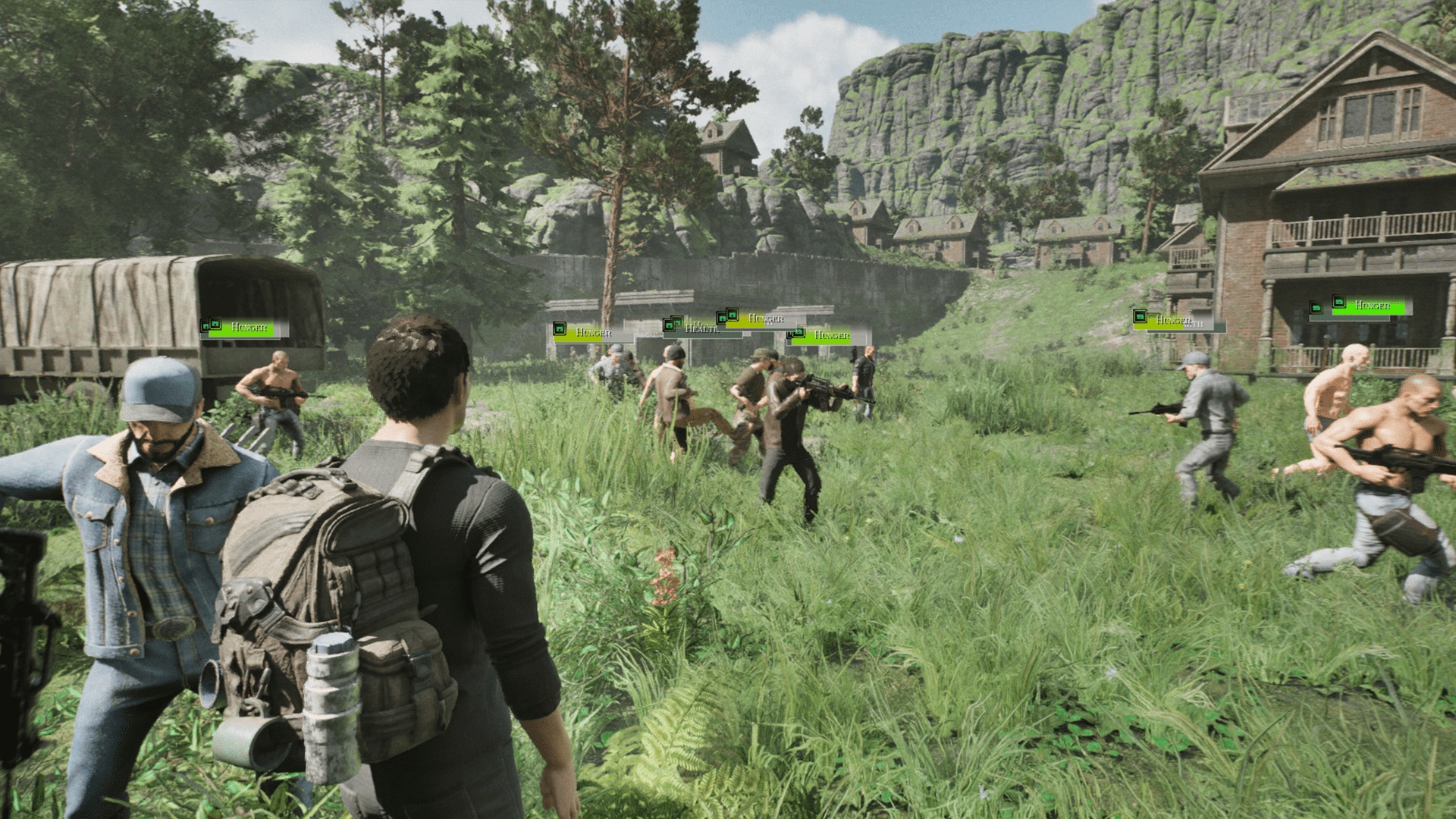The height and width of the screenshot is (819, 1456).
Task: Click the double status icons over the center crowd's Hunger label
Action: (x=726, y=315)
